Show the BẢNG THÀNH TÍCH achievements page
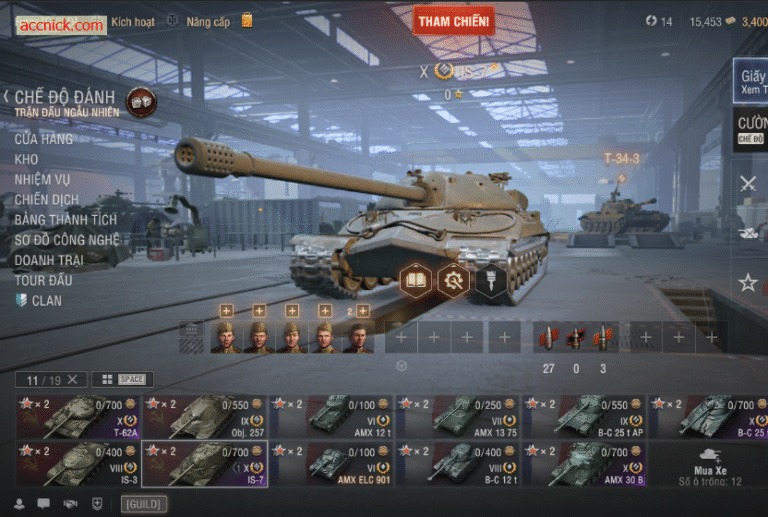768x517 pixels. 65,219
